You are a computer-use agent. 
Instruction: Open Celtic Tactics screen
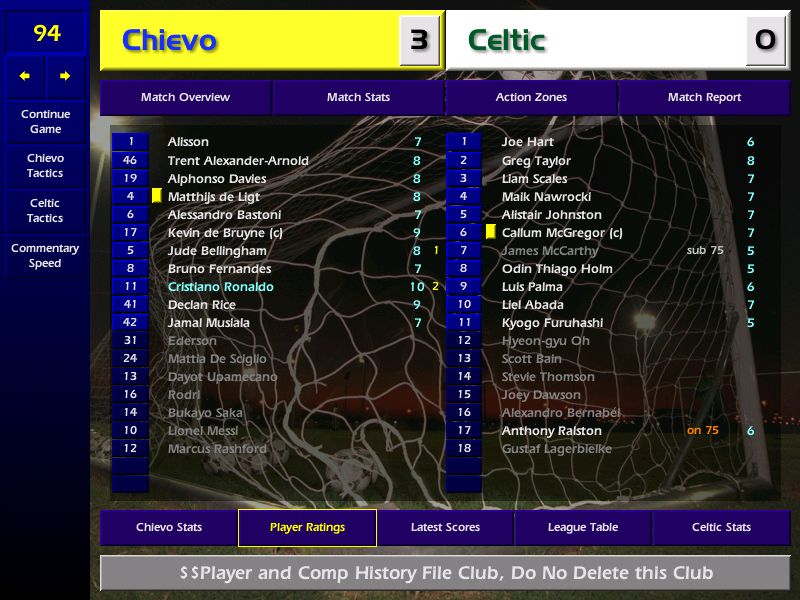45,210
